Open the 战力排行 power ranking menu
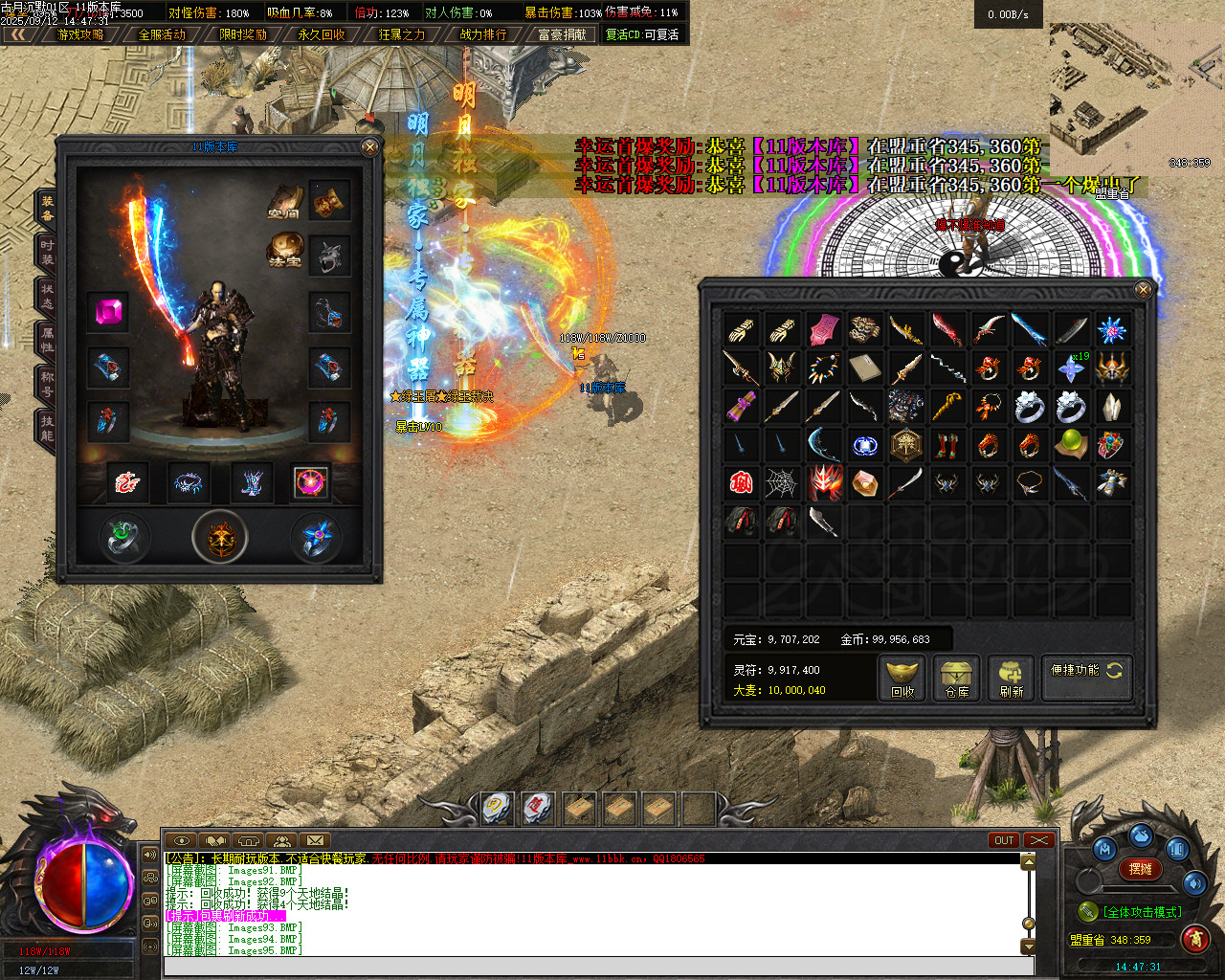The height and width of the screenshot is (980, 1225). pos(483,34)
